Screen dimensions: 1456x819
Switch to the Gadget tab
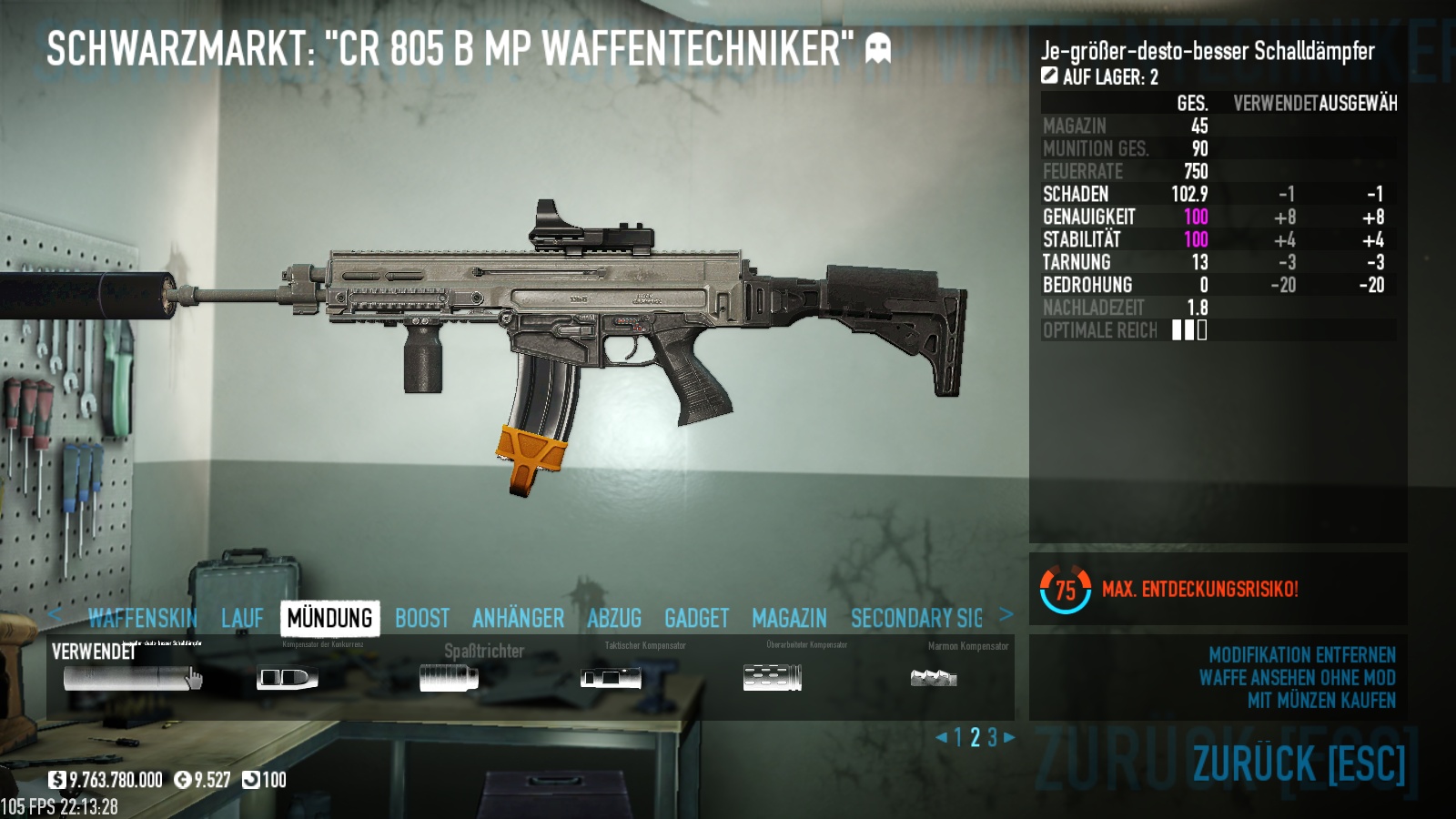(x=696, y=619)
